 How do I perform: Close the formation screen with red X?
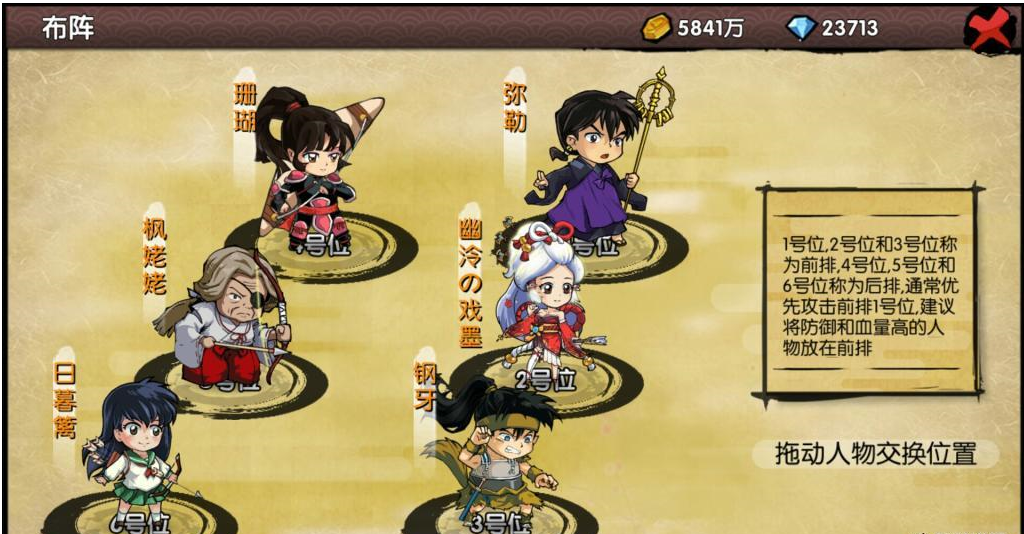click(x=989, y=29)
